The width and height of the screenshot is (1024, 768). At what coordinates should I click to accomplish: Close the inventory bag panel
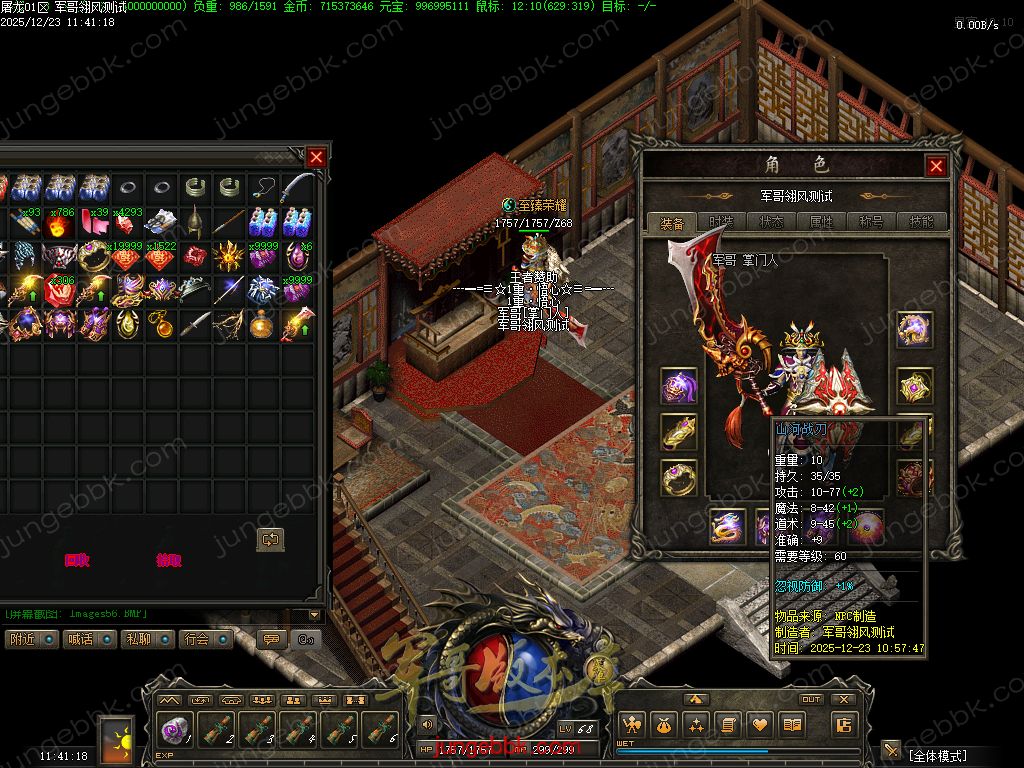coord(316,157)
